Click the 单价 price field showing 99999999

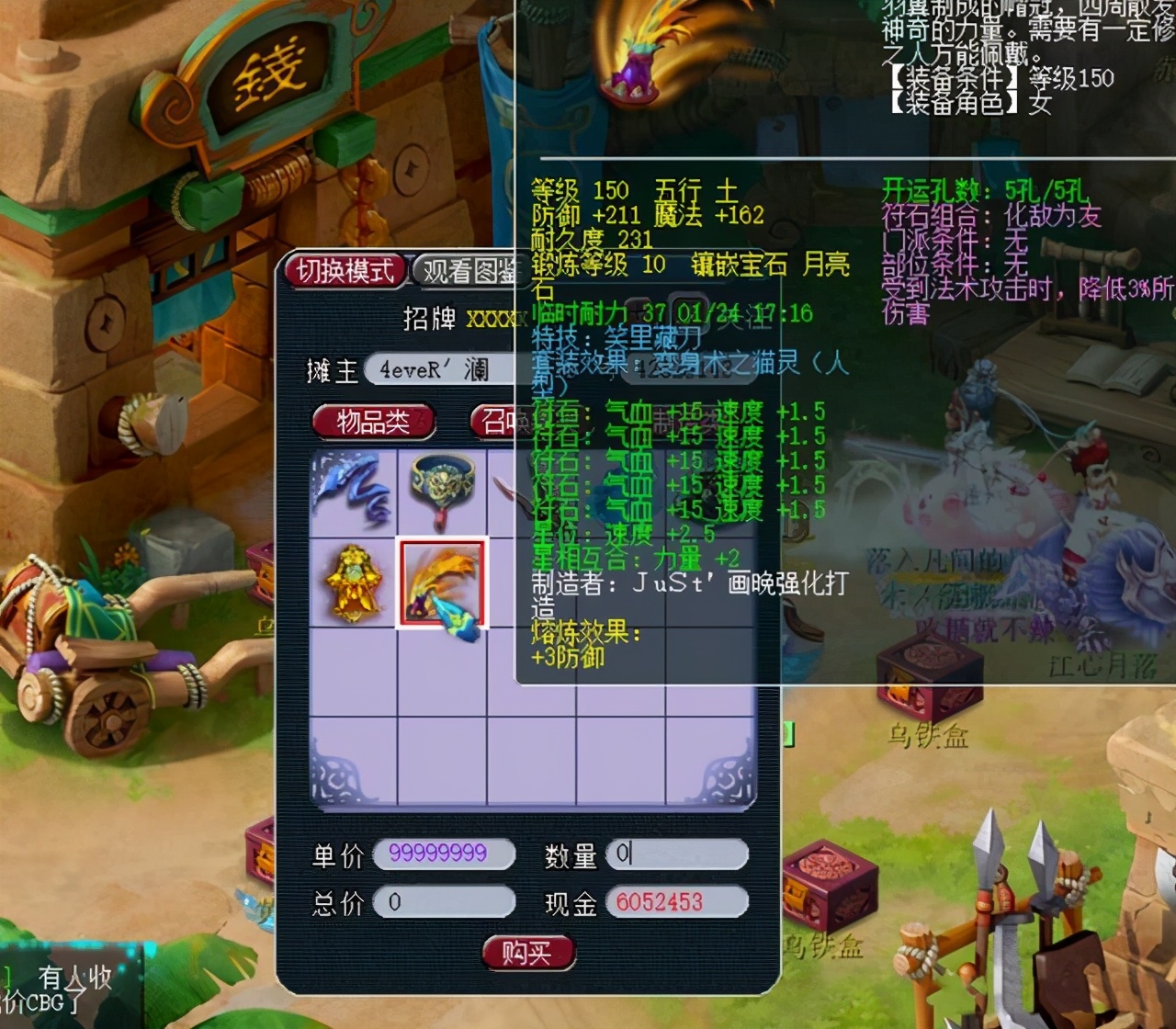click(443, 854)
